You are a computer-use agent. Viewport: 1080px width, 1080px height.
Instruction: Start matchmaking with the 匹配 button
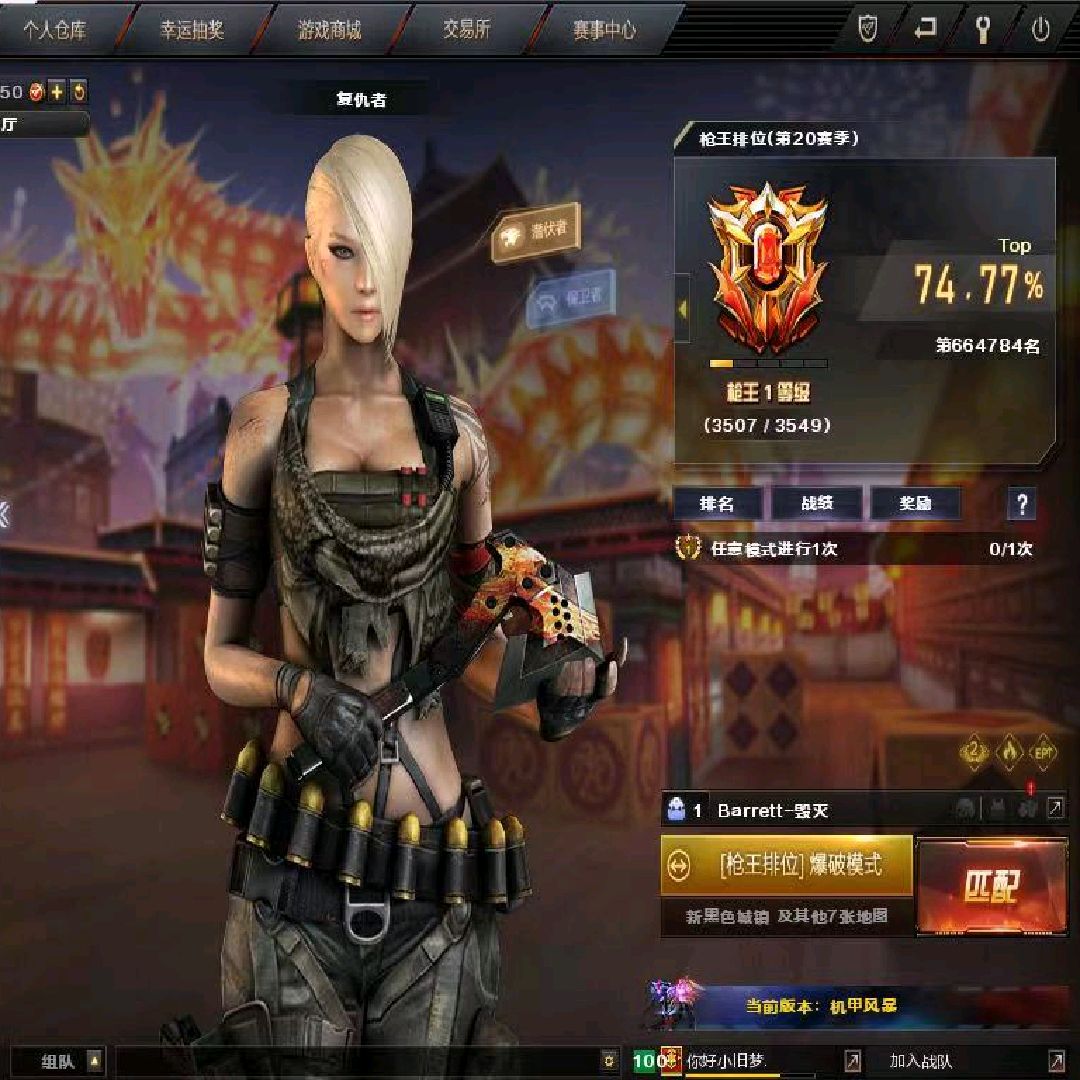[x=991, y=886]
